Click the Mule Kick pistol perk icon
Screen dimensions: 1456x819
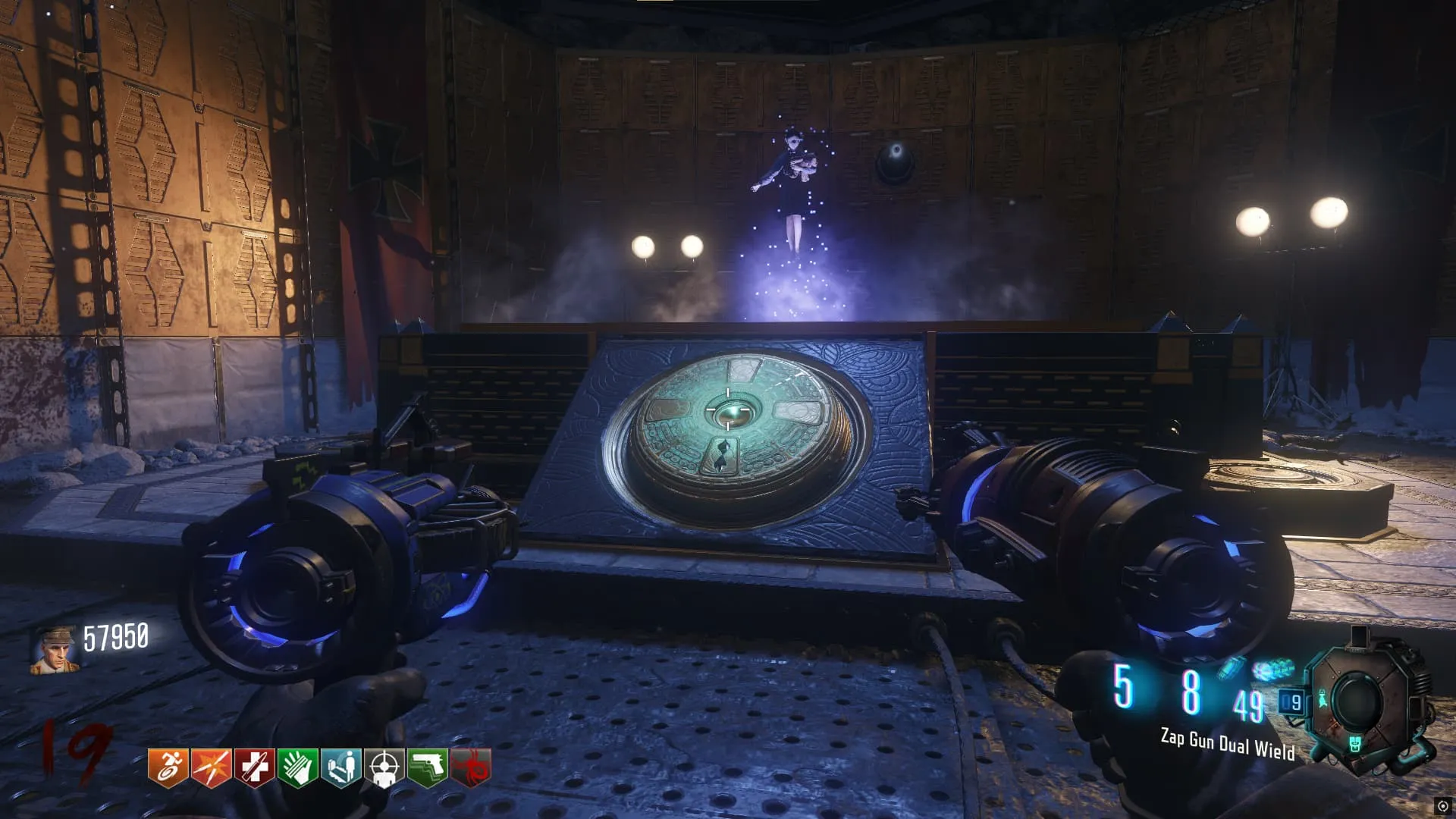428,767
